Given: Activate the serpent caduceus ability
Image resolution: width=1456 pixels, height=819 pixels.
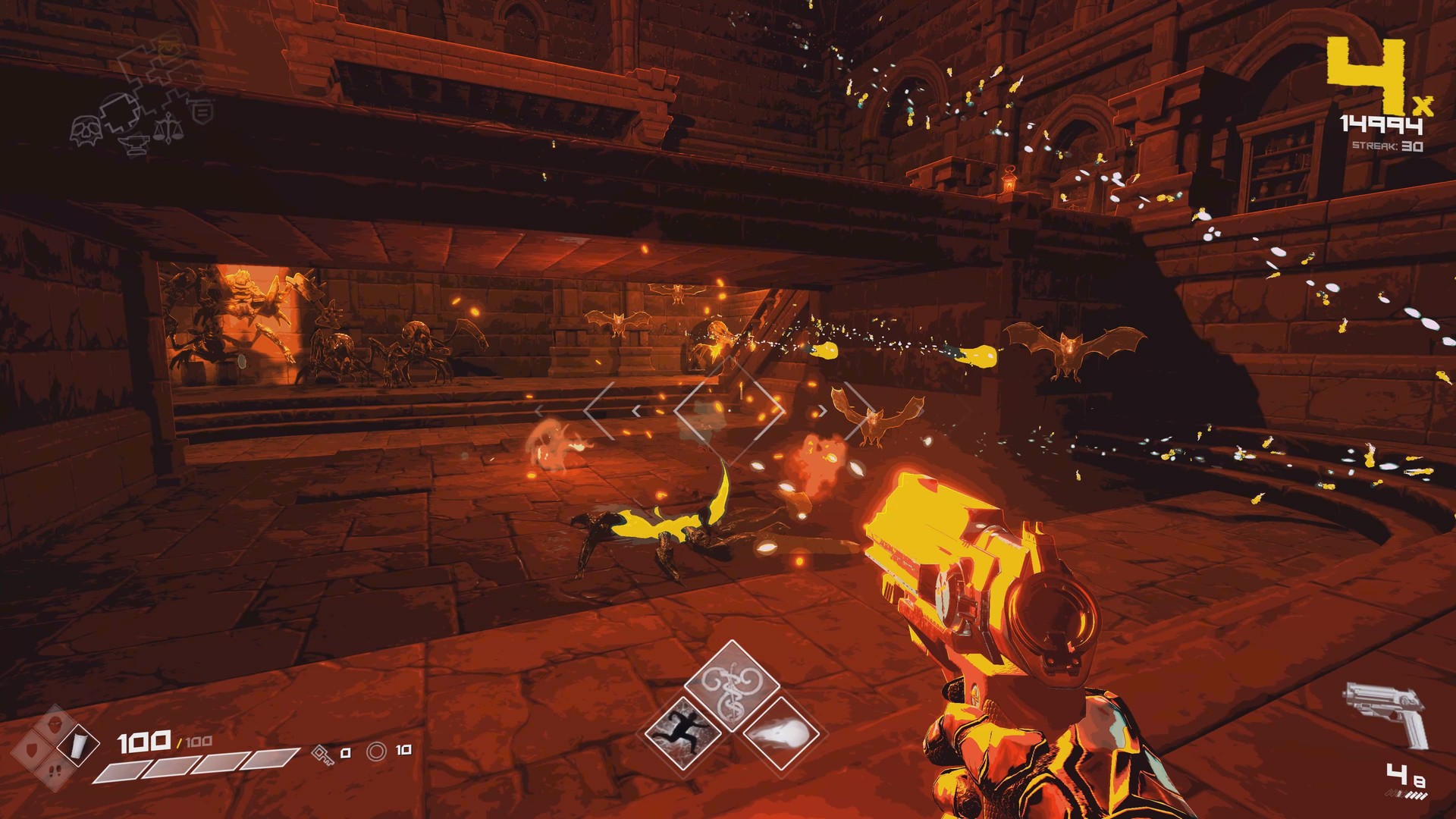Looking at the screenshot, I should tap(732, 685).
